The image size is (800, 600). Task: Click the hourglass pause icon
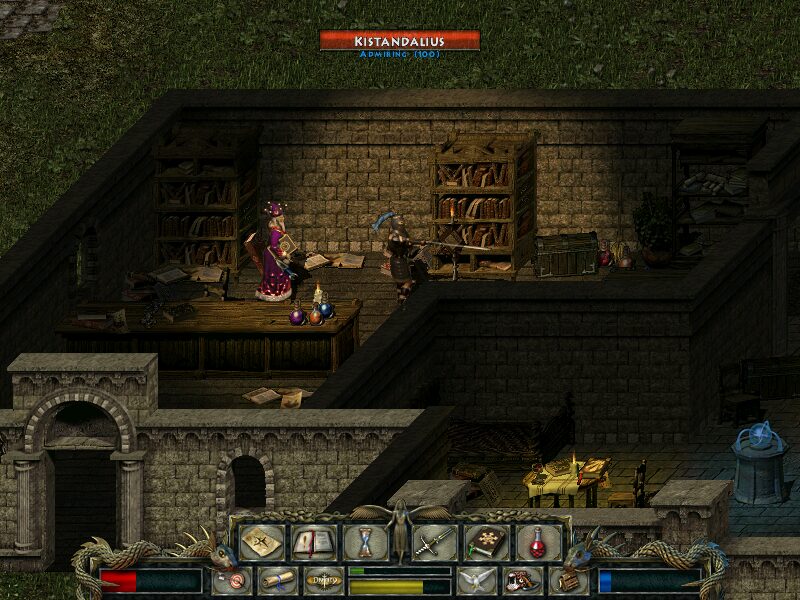364,542
